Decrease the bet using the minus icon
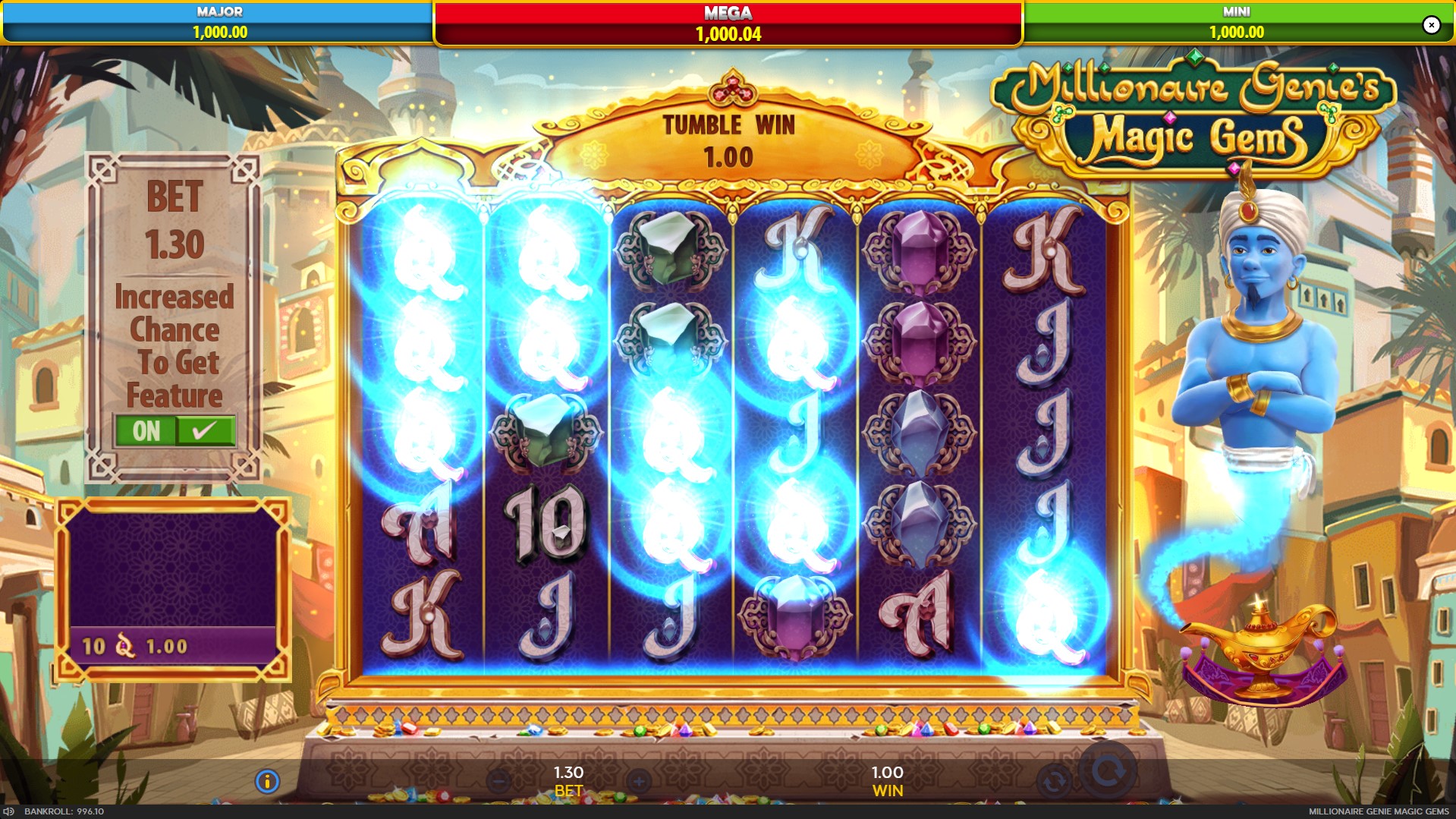 point(497,779)
